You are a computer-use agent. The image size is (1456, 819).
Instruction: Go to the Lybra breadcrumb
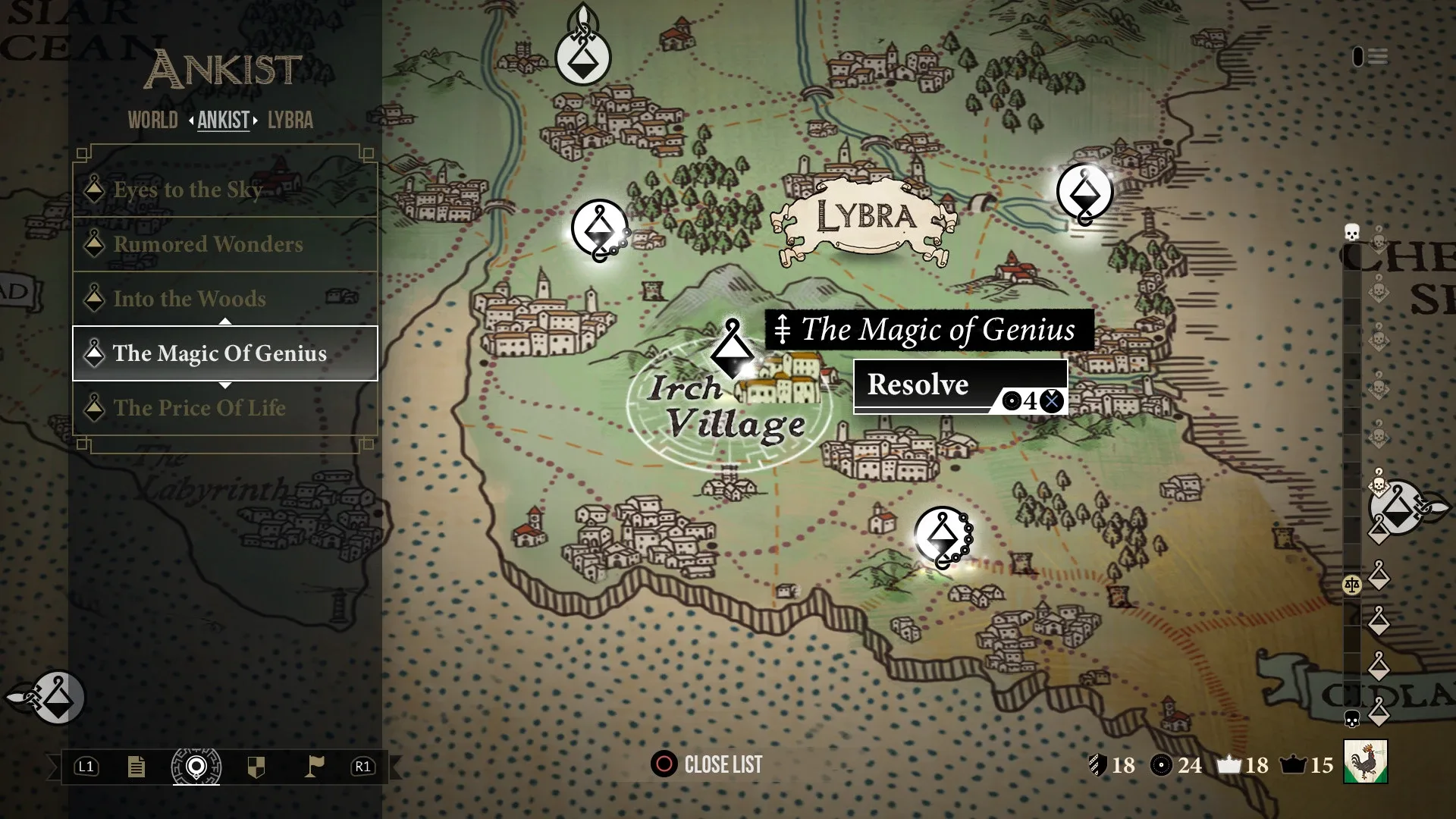click(290, 121)
